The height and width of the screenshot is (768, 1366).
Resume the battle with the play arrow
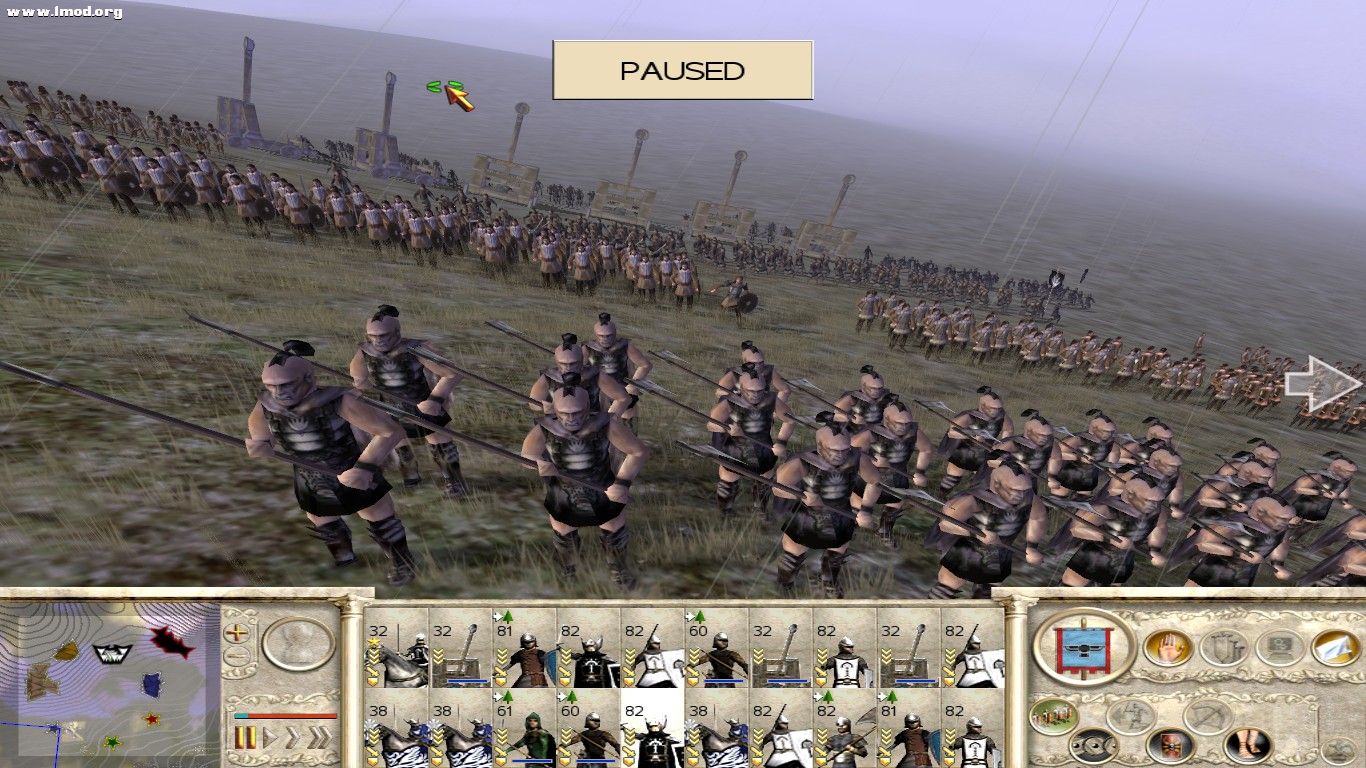click(271, 736)
